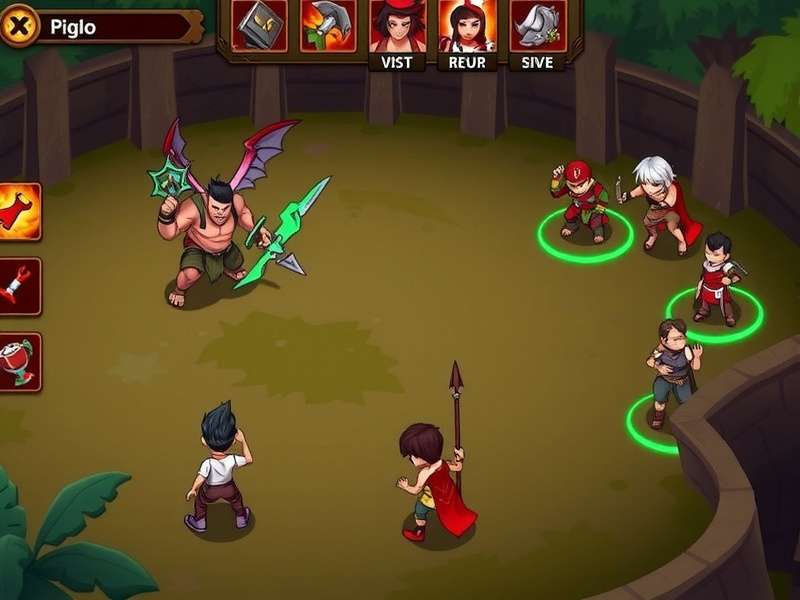800x600 pixels.
Task: Close the Piglo panel with the X button
Action: tap(19, 27)
